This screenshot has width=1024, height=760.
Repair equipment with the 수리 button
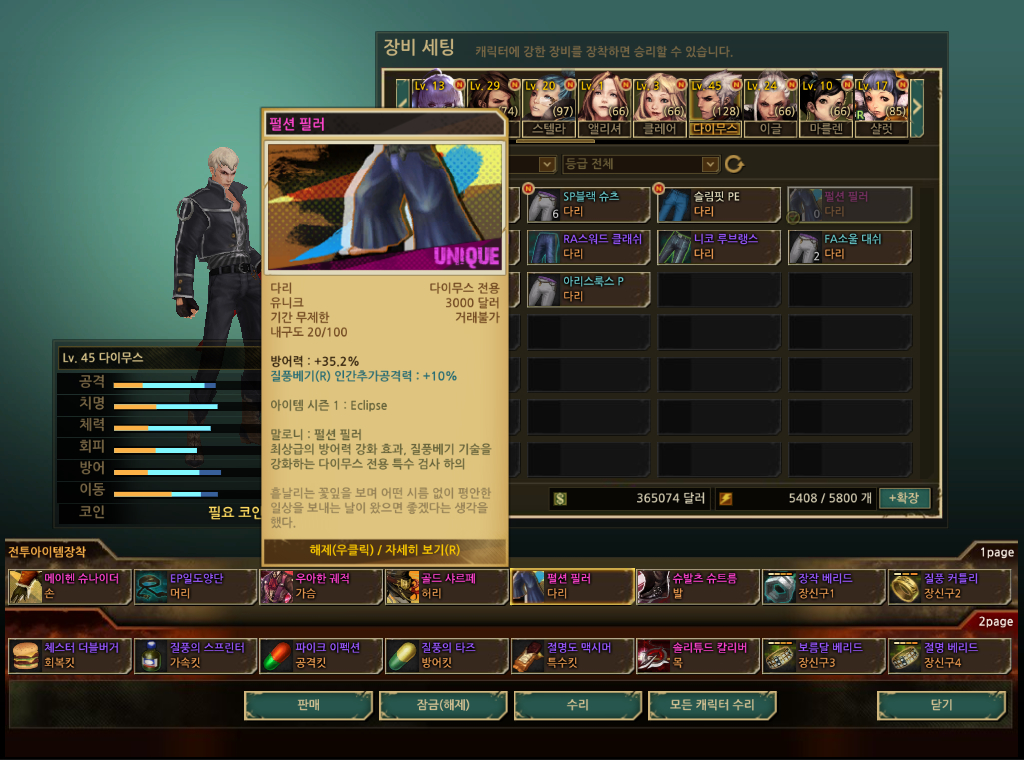(x=577, y=705)
